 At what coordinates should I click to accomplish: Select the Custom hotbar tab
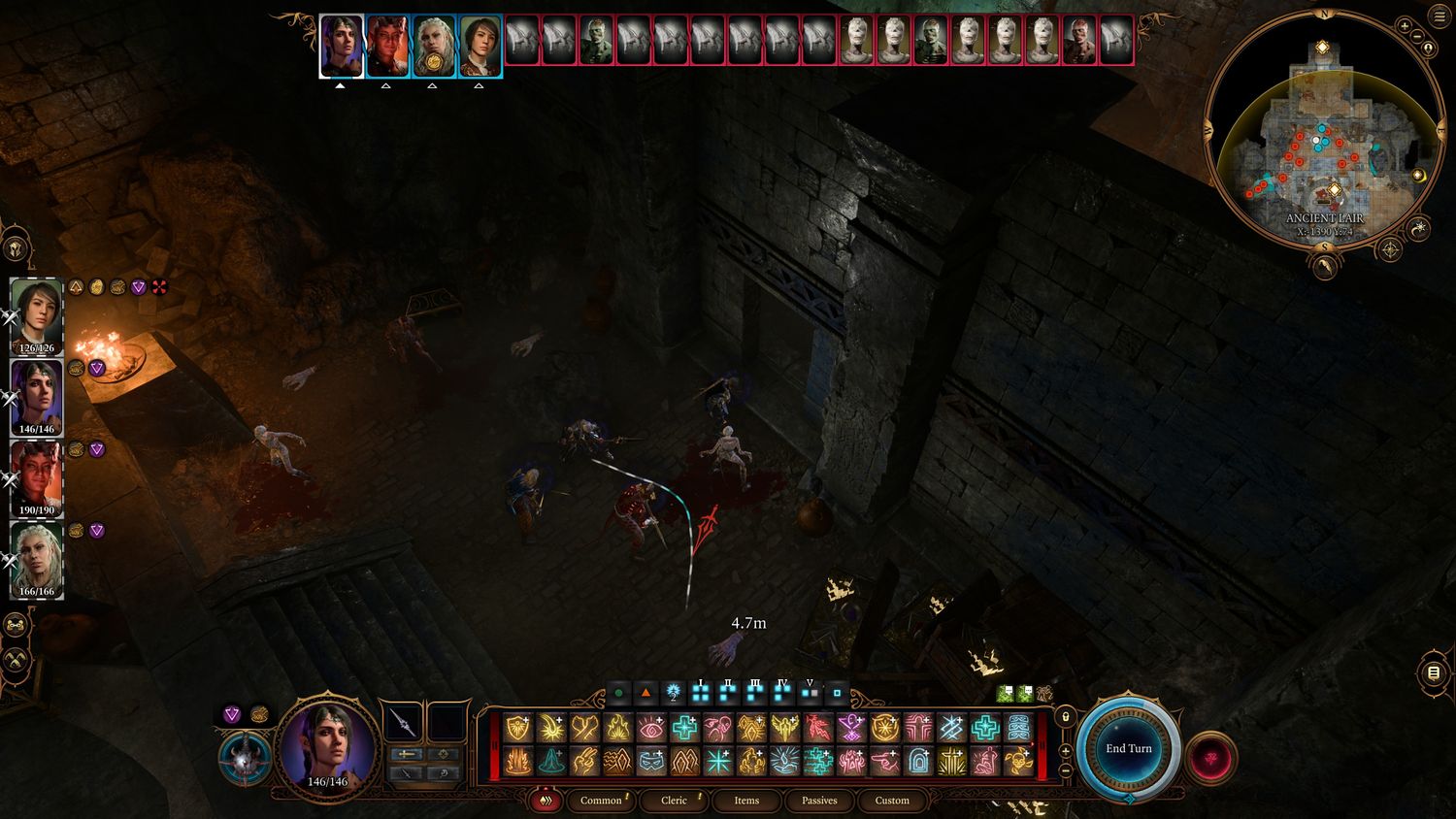(x=892, y=801)
